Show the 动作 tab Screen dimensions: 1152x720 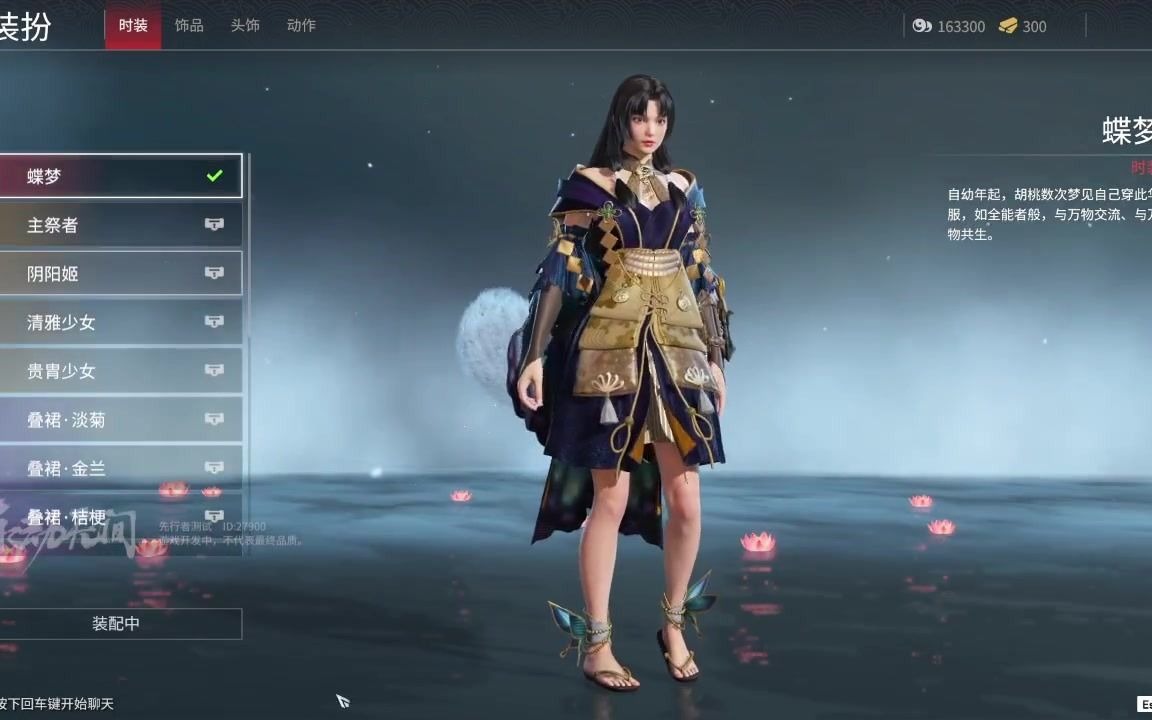point(301,26)
